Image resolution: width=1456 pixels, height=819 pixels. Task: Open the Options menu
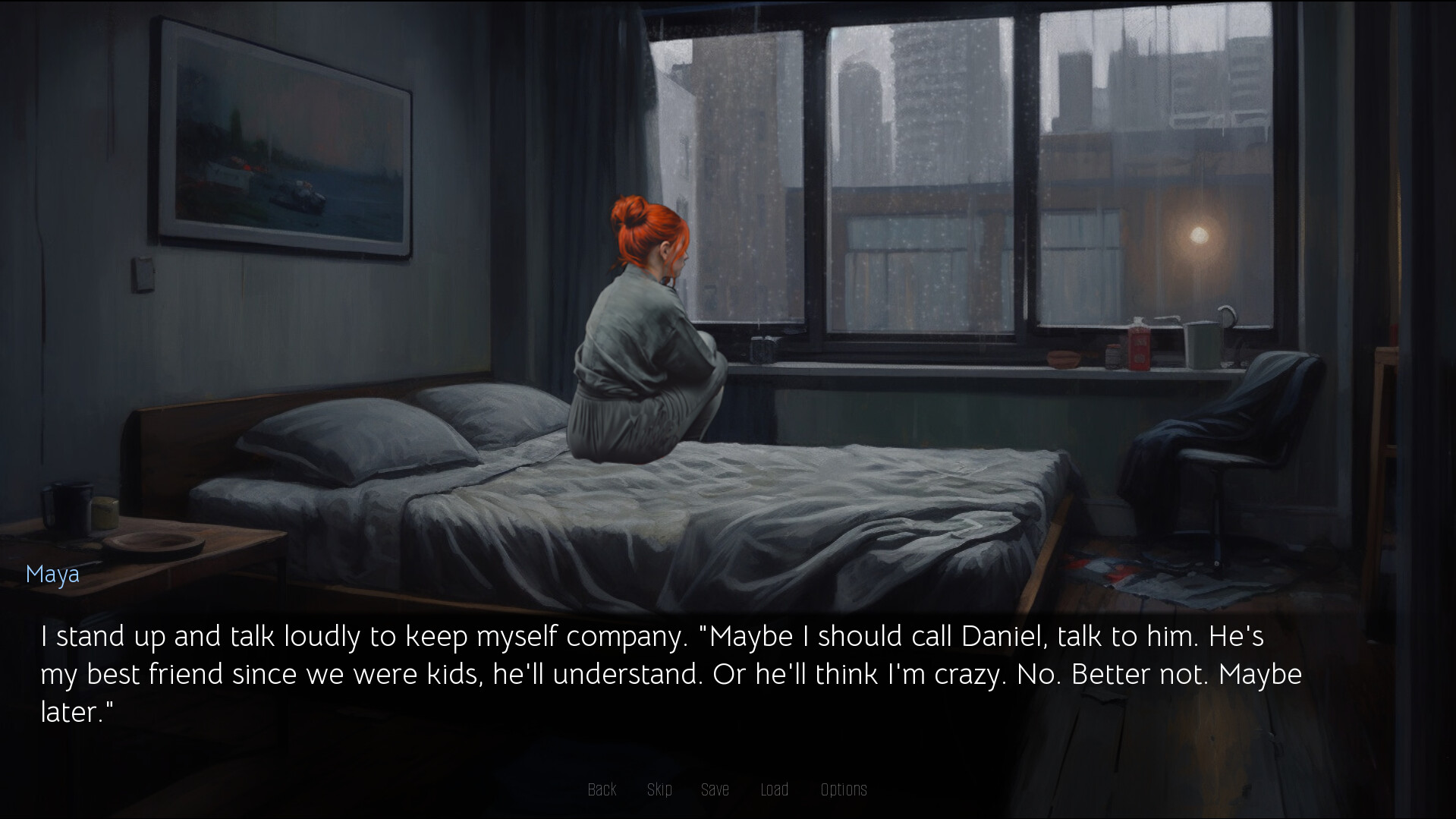tap(844, 789)
